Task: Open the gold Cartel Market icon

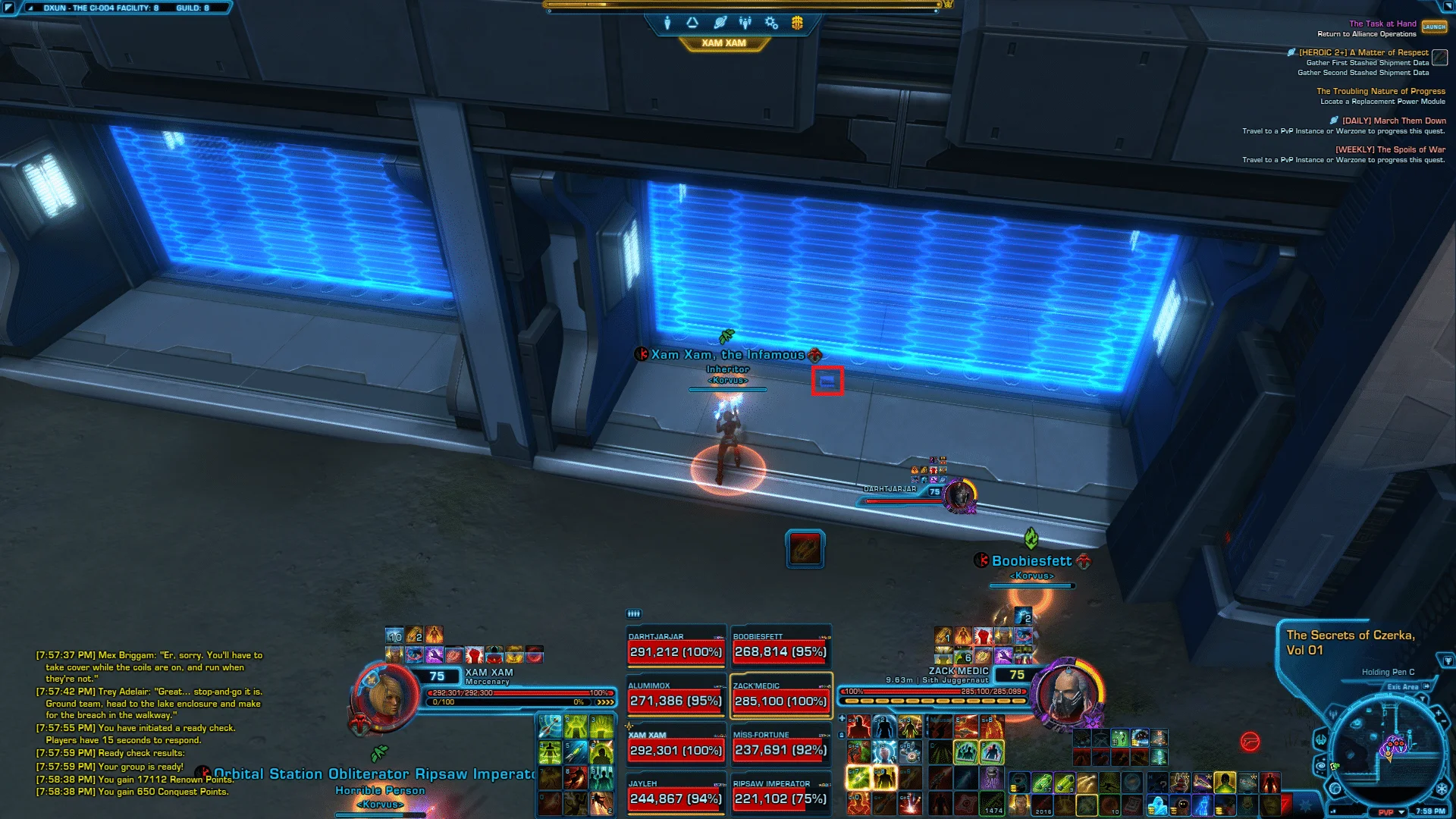Action: coord(797,23)
